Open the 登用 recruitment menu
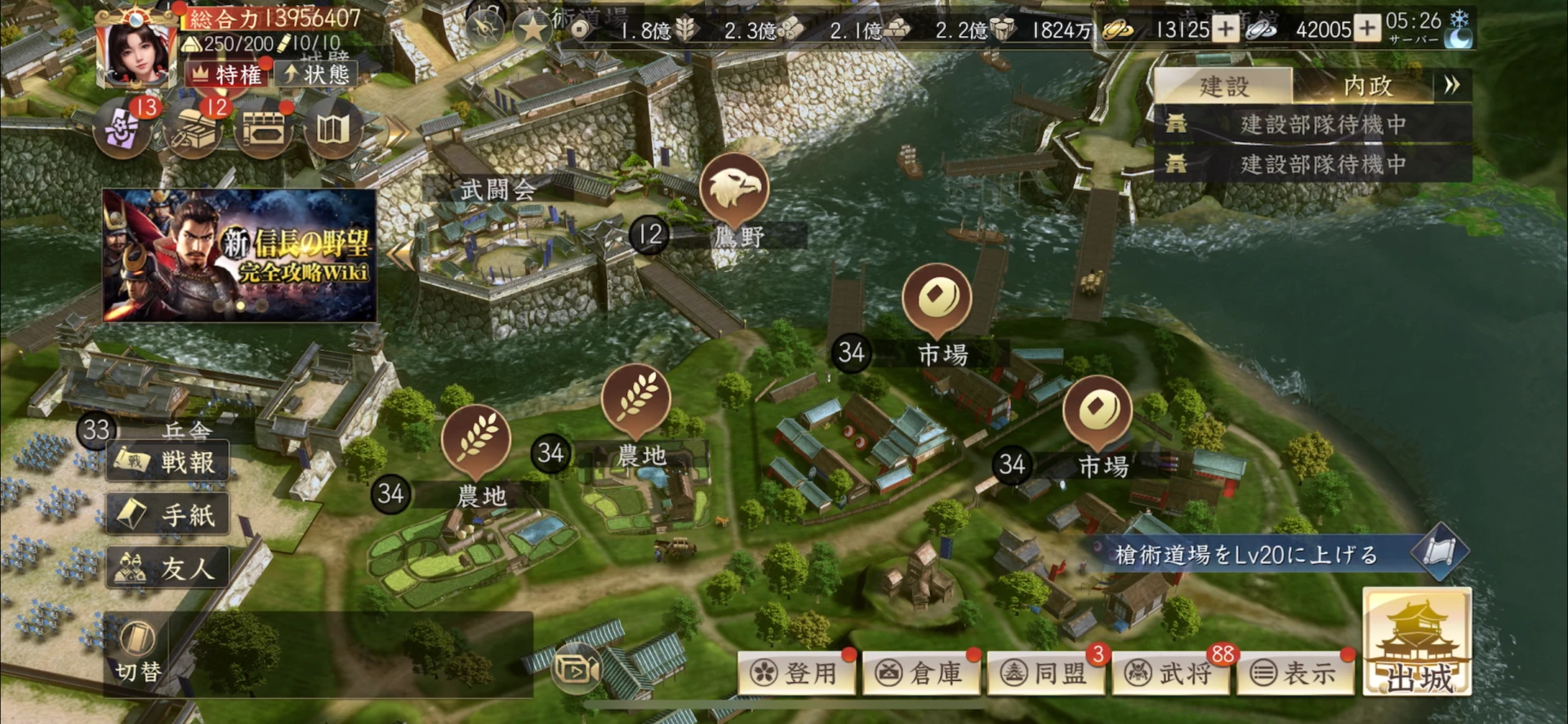The height and width of the screenshot is (724, 1568). (796, 673)
